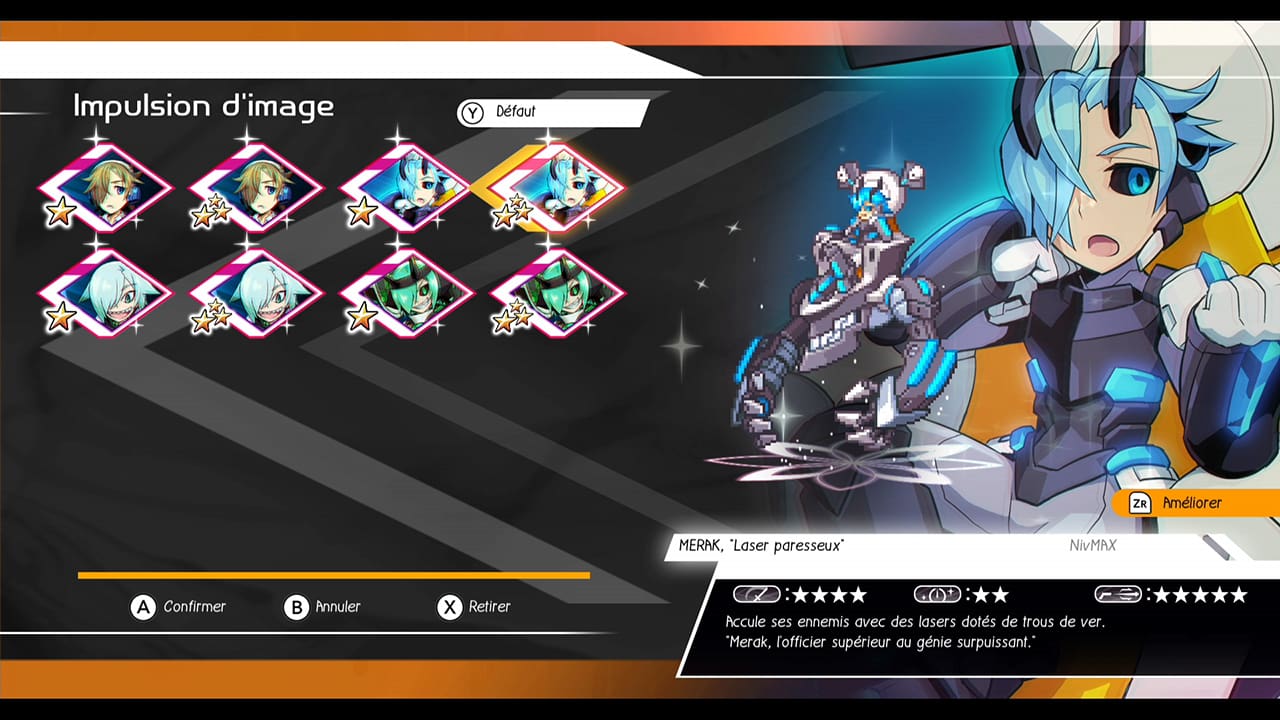Select the two-star blonde character tile
This screenshot has height=720, width=1280.
256,188
